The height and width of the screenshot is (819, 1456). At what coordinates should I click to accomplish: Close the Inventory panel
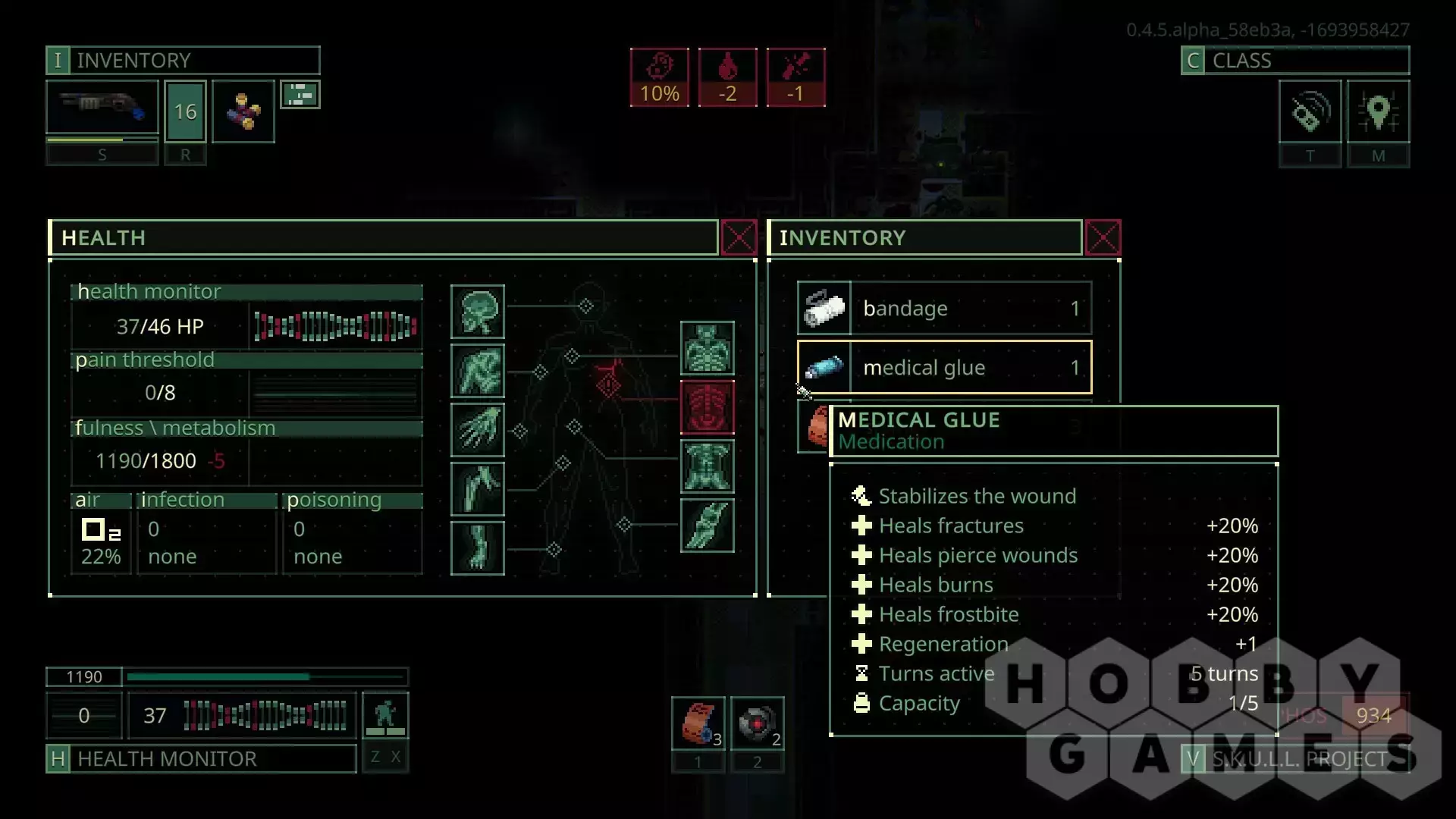1103,238
